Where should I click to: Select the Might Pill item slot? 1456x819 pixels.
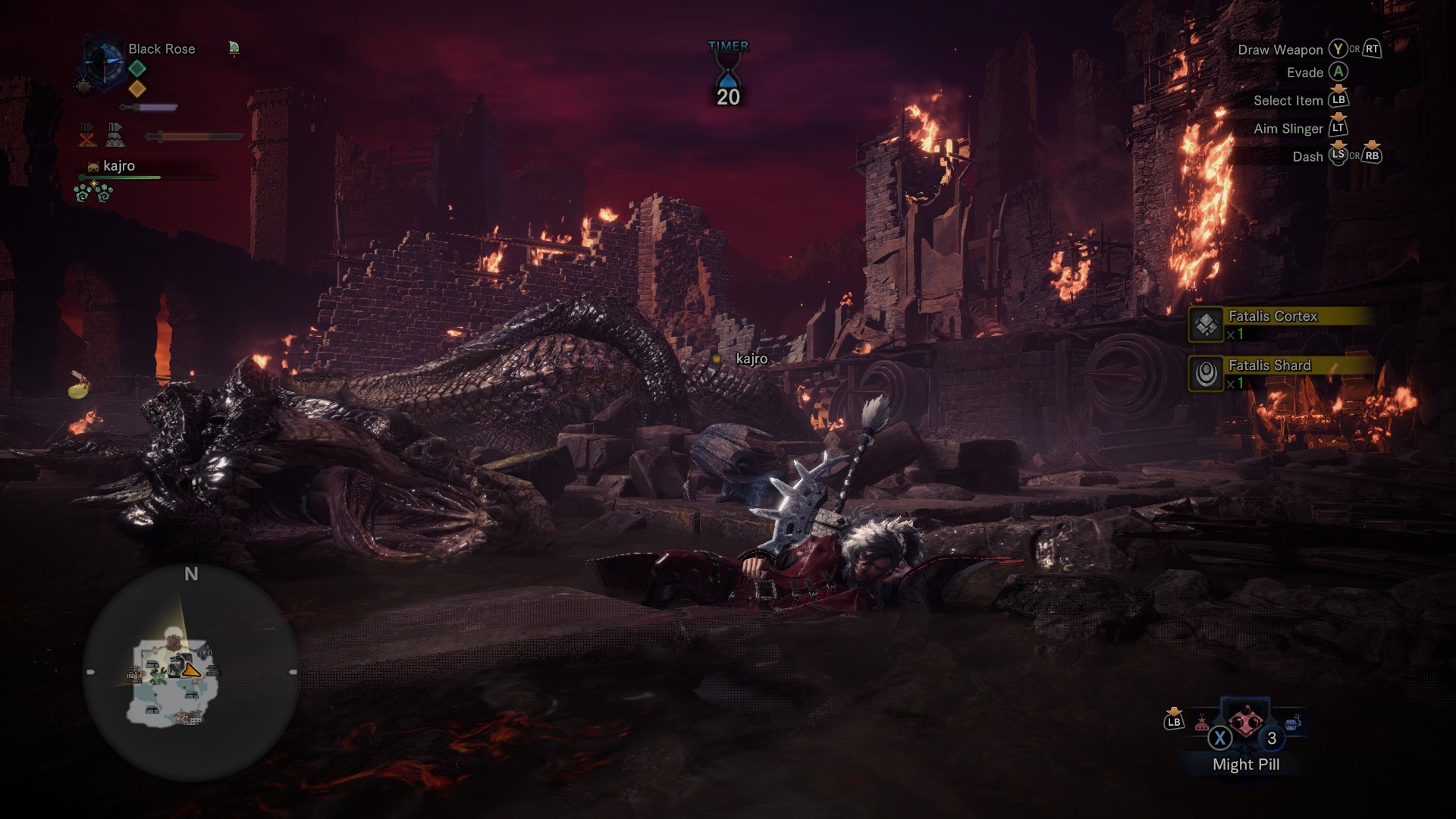click(x=1244, y=723)
